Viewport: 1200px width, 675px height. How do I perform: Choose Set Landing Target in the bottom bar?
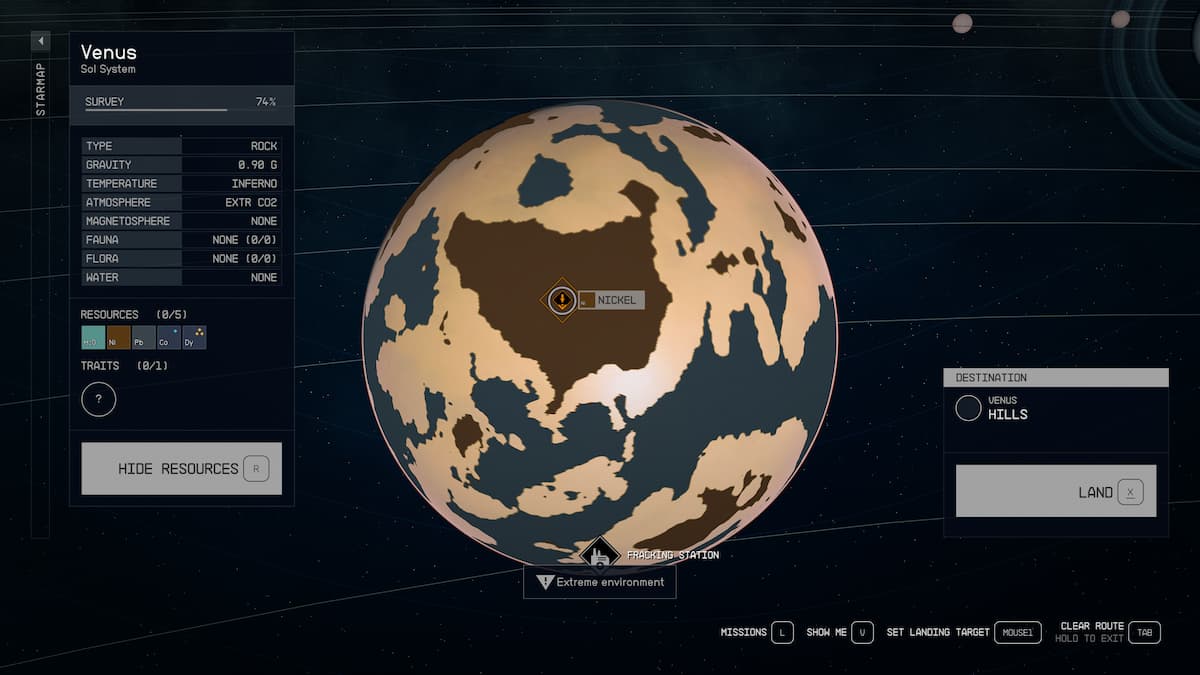(963, 632)
